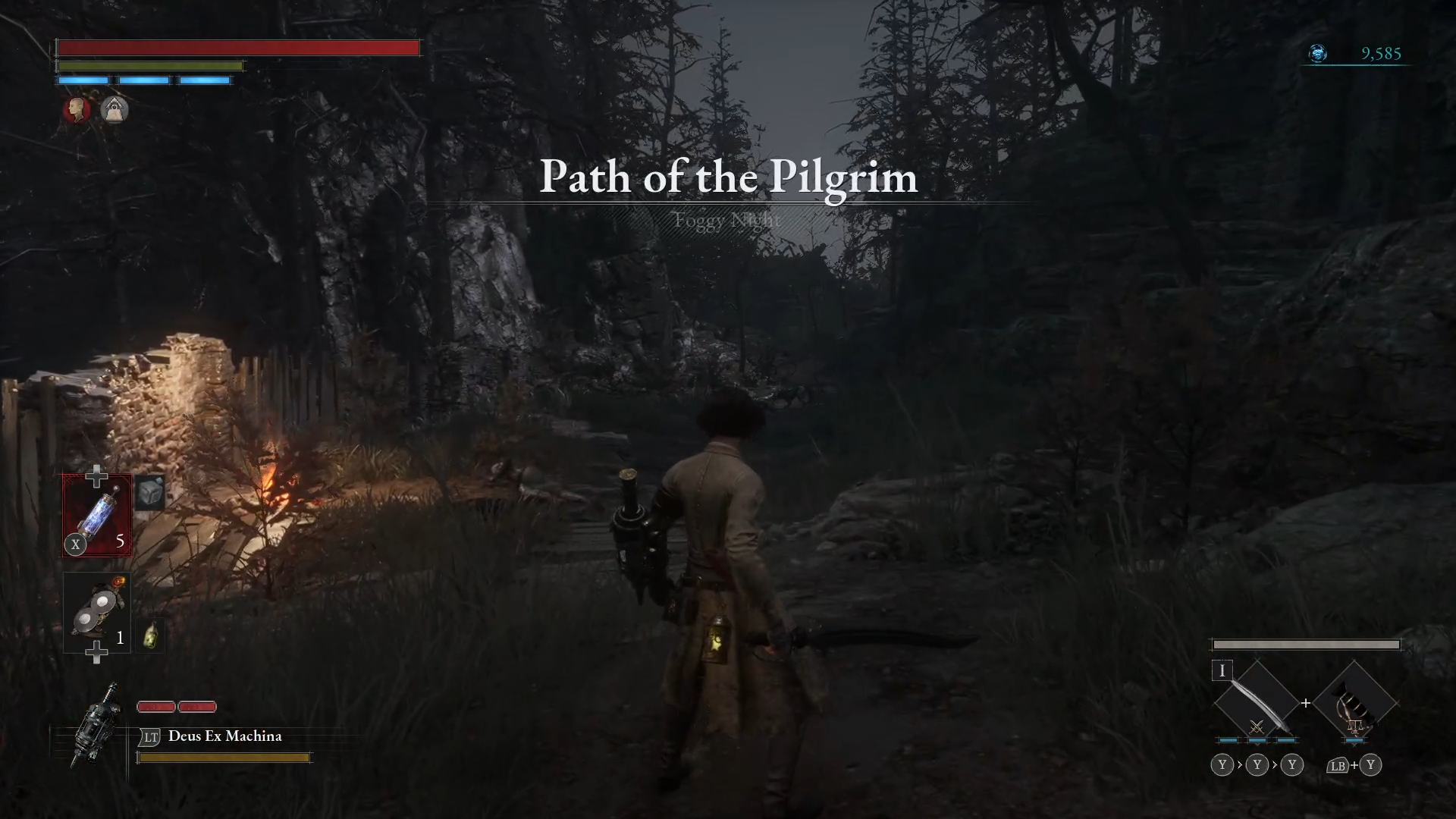Click the grey weight-with-arrow status icon
1456x819 pixels.
(x=115, y=110)
